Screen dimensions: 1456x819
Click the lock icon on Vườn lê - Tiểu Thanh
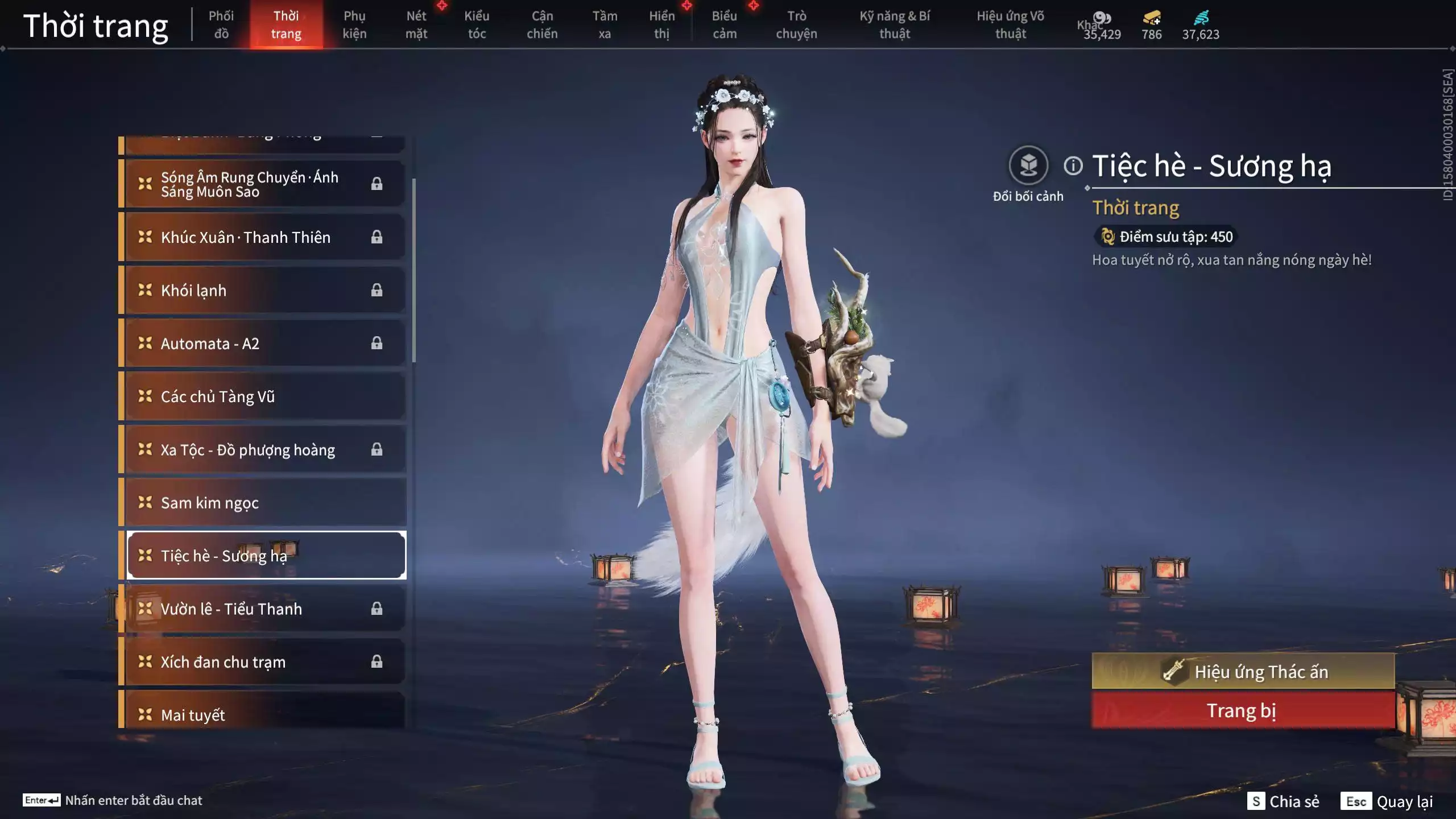click(375, 609)
